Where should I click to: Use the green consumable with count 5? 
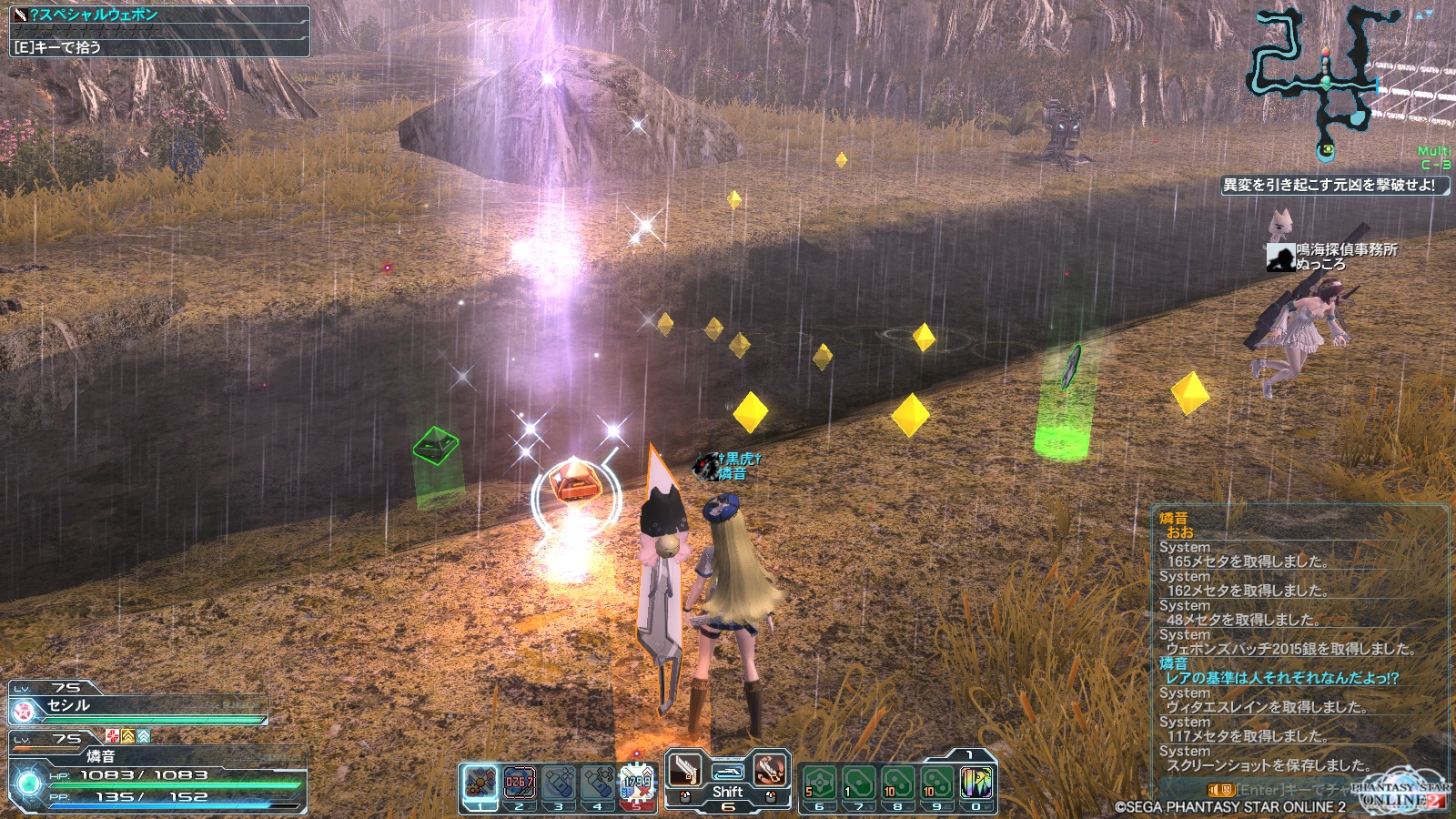click(819, 783)
